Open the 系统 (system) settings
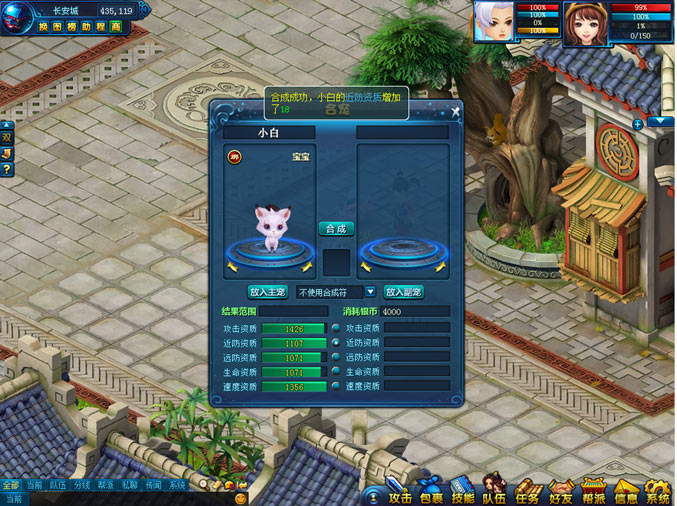The width and height of the screenshot is (677, 506). tap(657, 495)
